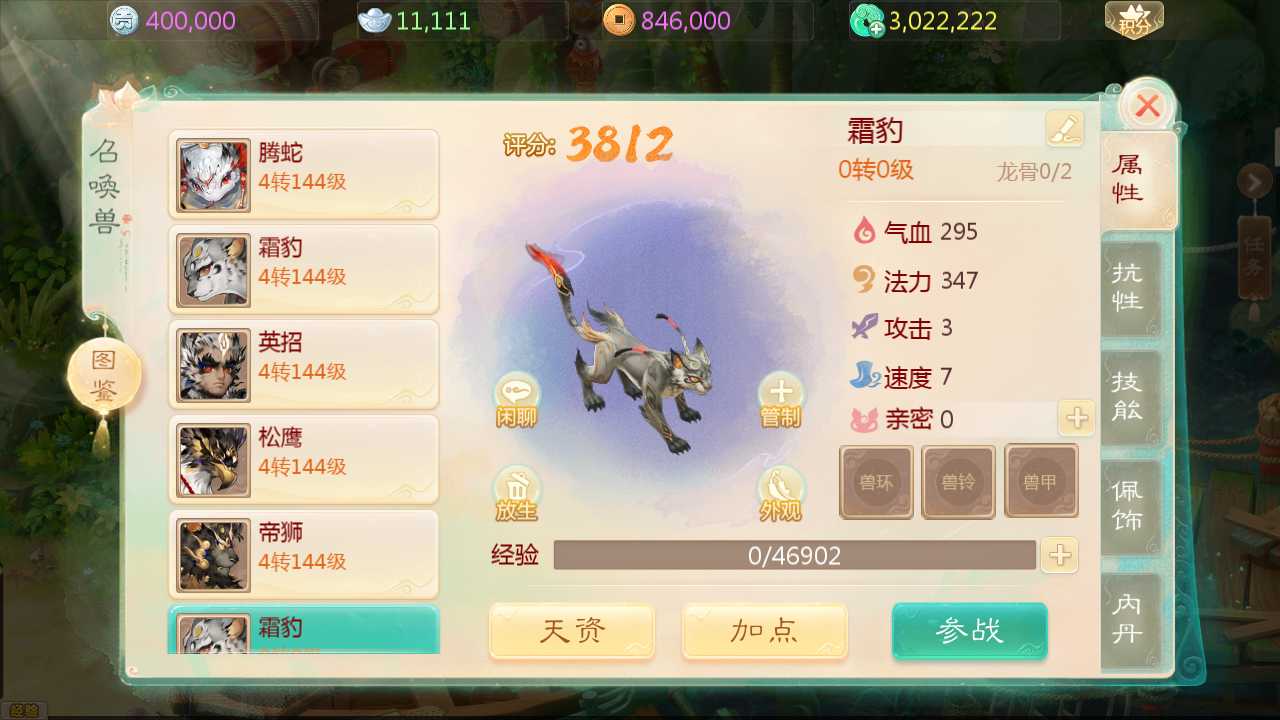Open the 兽铃 equipment slot
The width and height of the screenshot is (1280, 720).
(958, 481)
